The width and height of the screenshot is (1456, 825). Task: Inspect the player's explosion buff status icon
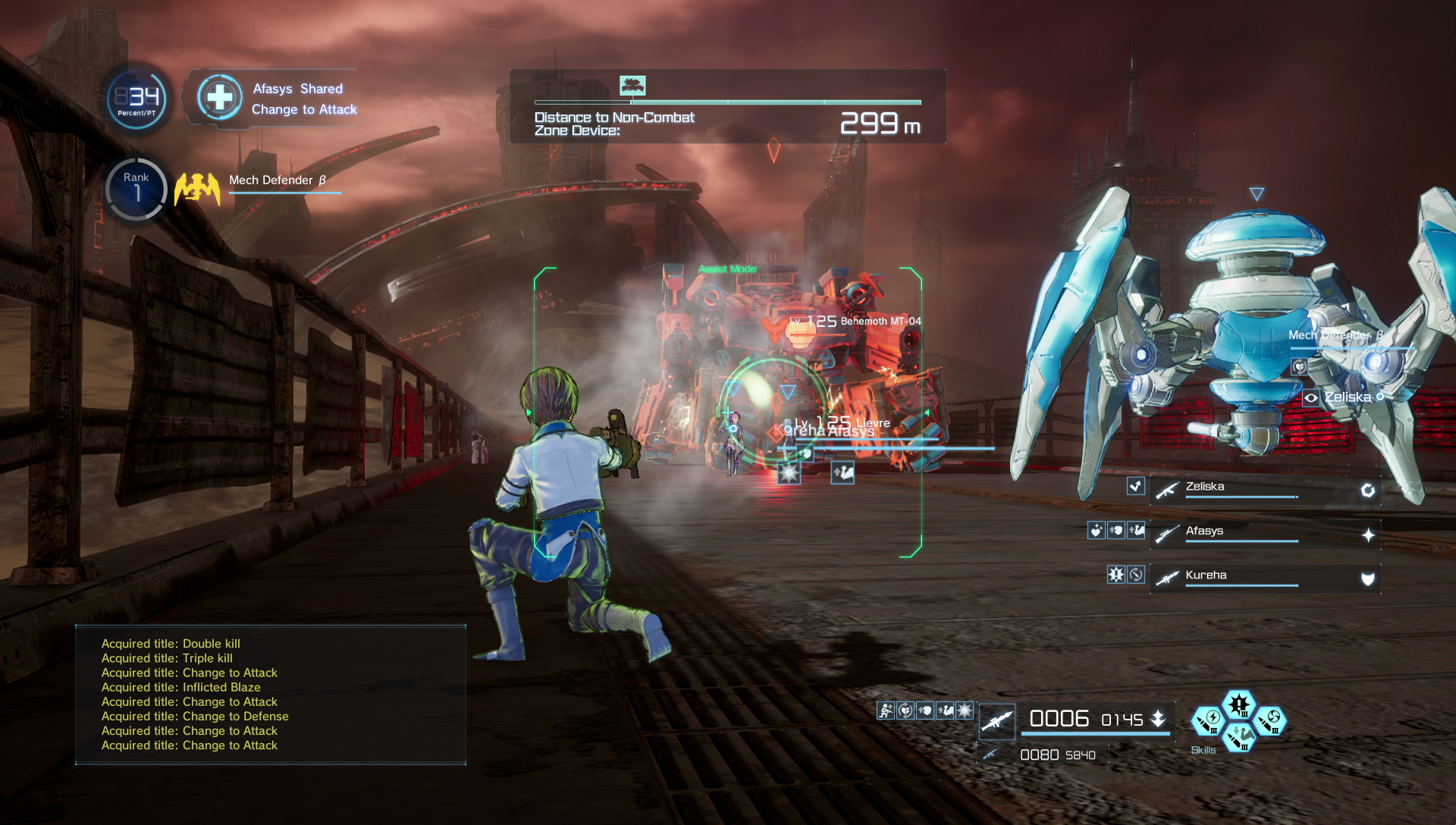coord(965,711)
